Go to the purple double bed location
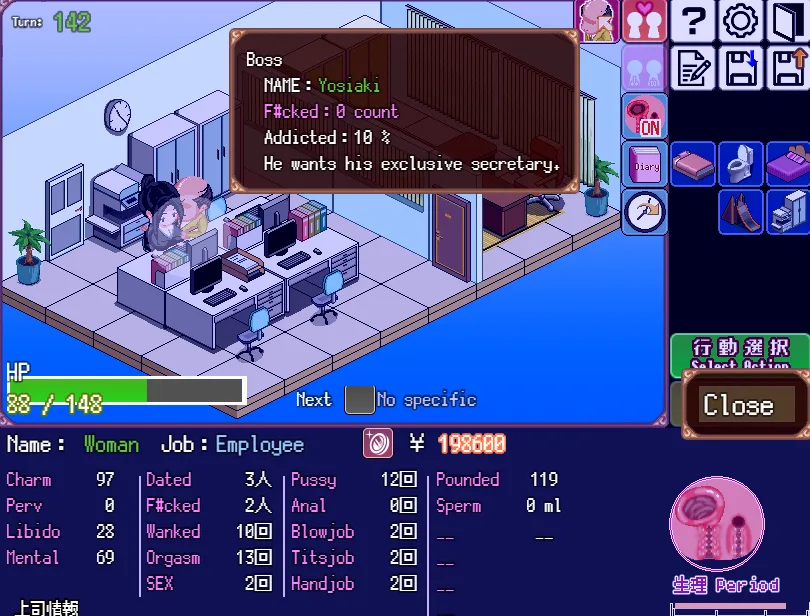 coord(787,164)
